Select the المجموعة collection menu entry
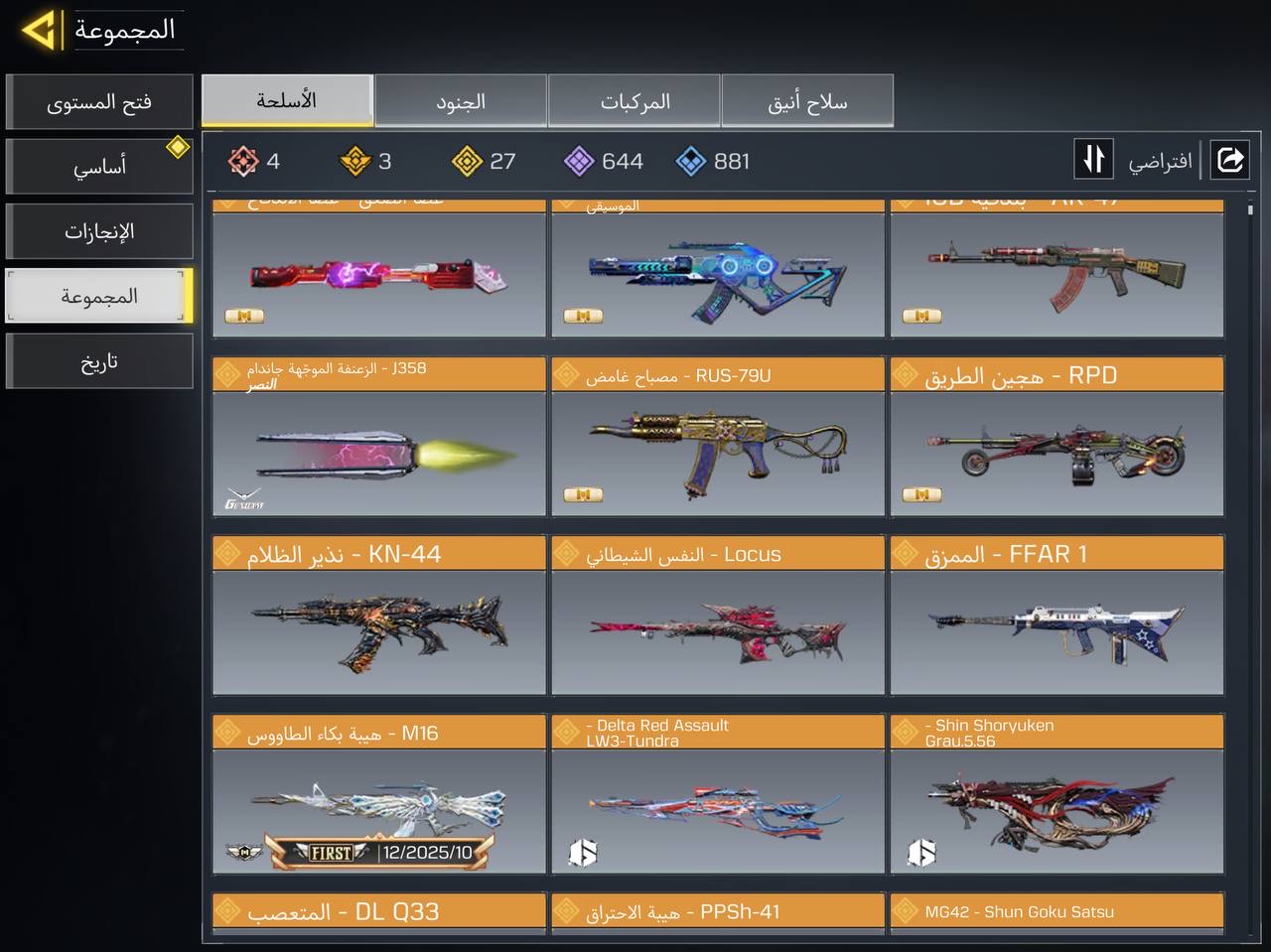Screen dimensions: 1271x952 click(x=99, y=296)
